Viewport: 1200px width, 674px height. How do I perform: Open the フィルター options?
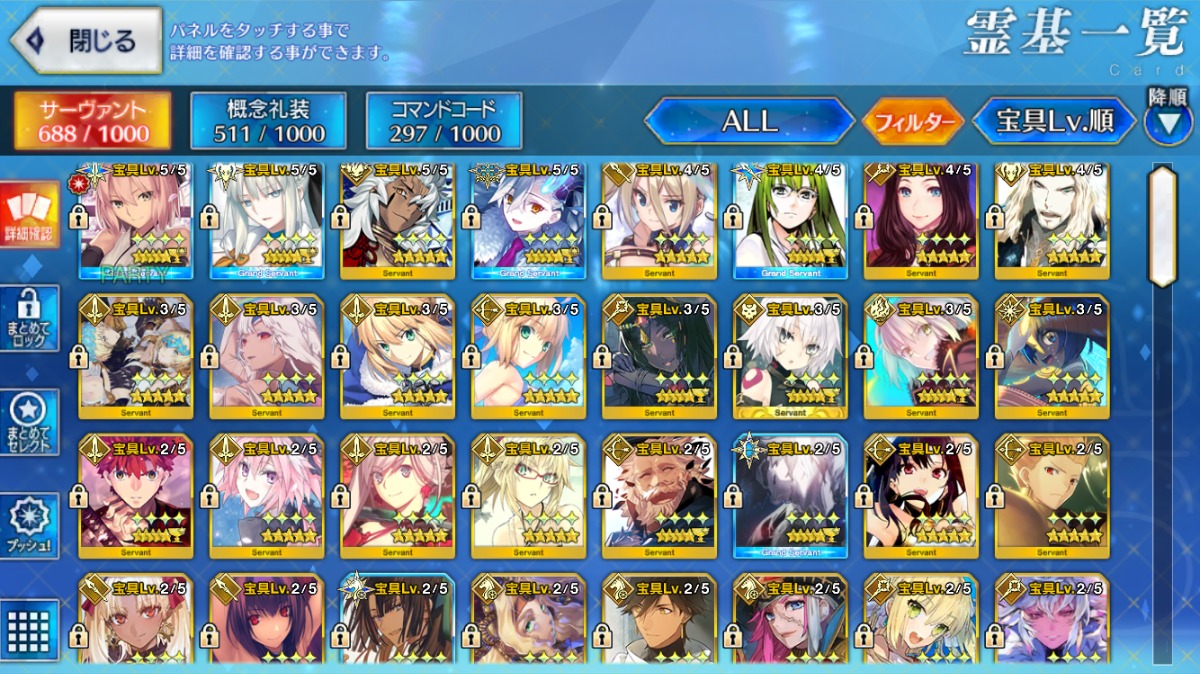912,123
